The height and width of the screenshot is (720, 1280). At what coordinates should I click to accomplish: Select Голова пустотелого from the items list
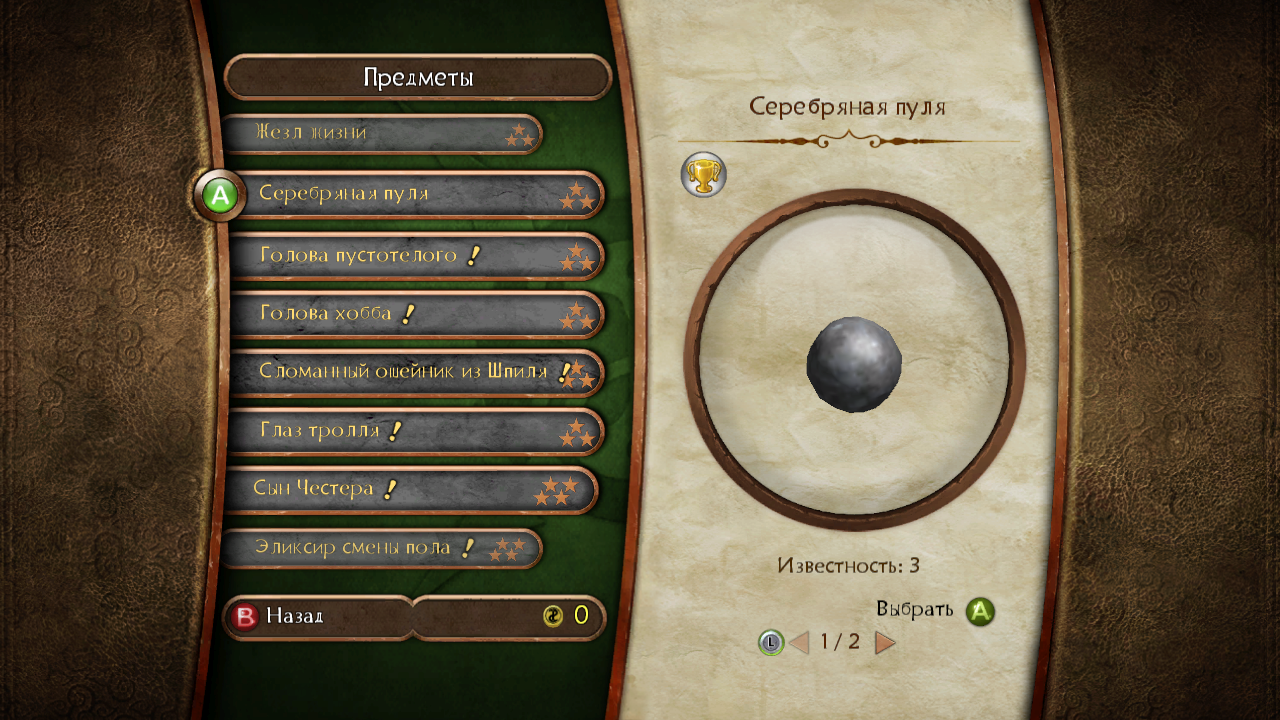tap(415, 256)
